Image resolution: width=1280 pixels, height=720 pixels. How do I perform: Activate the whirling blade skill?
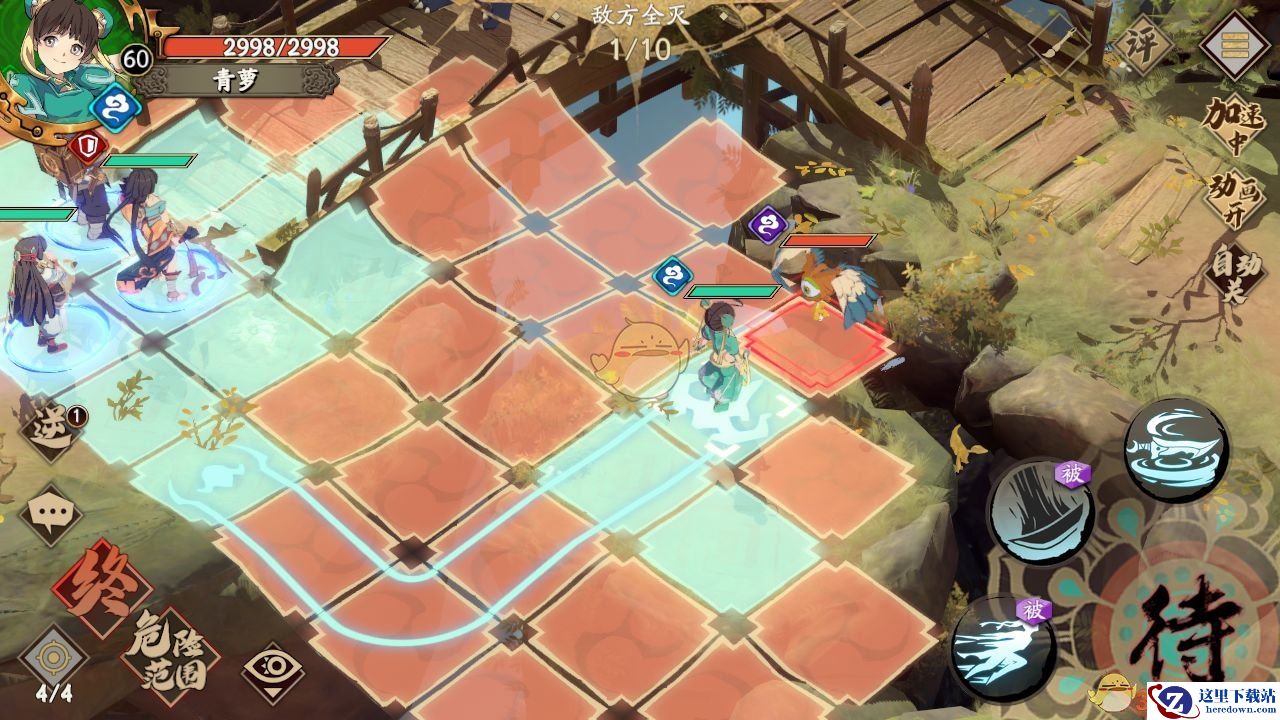pos(1175,450)
